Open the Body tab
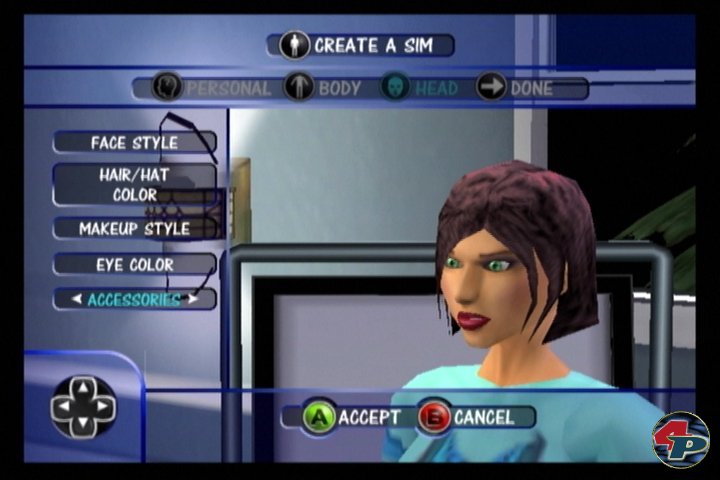Viewport: 720px width, 480px height. click(x=323, y=88)
